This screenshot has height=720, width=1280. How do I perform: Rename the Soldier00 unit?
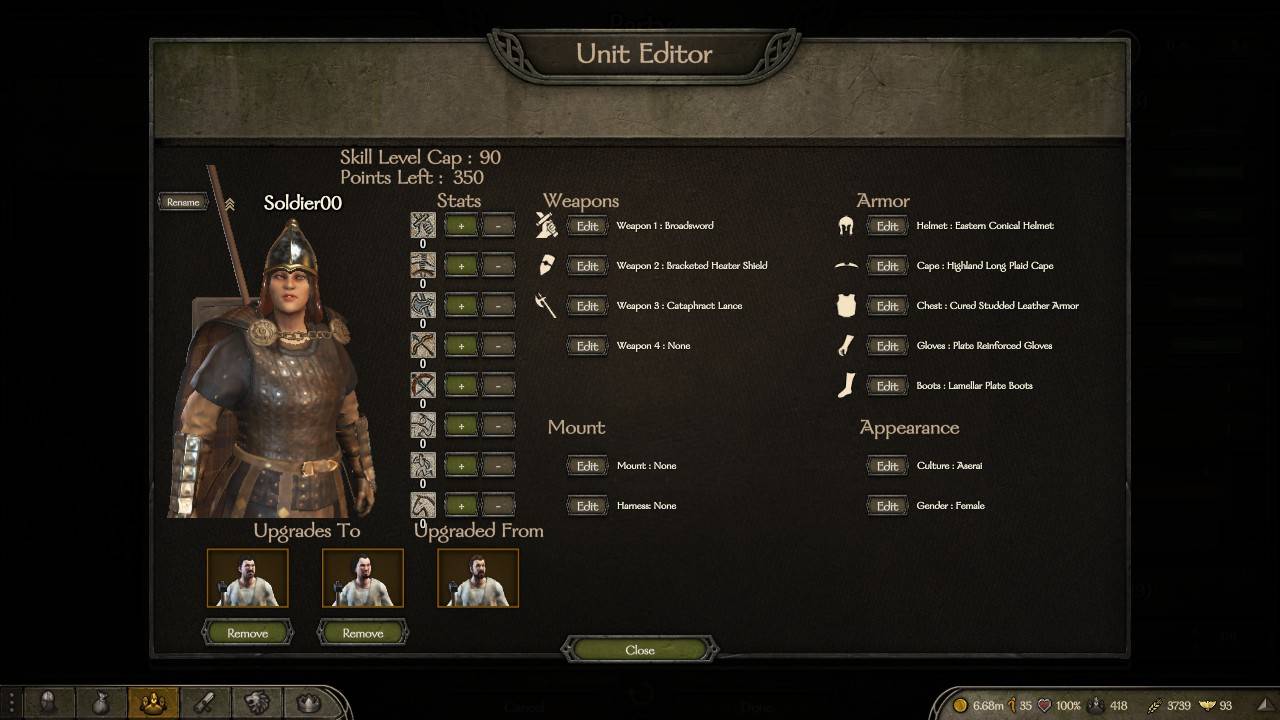pos(183,202)
